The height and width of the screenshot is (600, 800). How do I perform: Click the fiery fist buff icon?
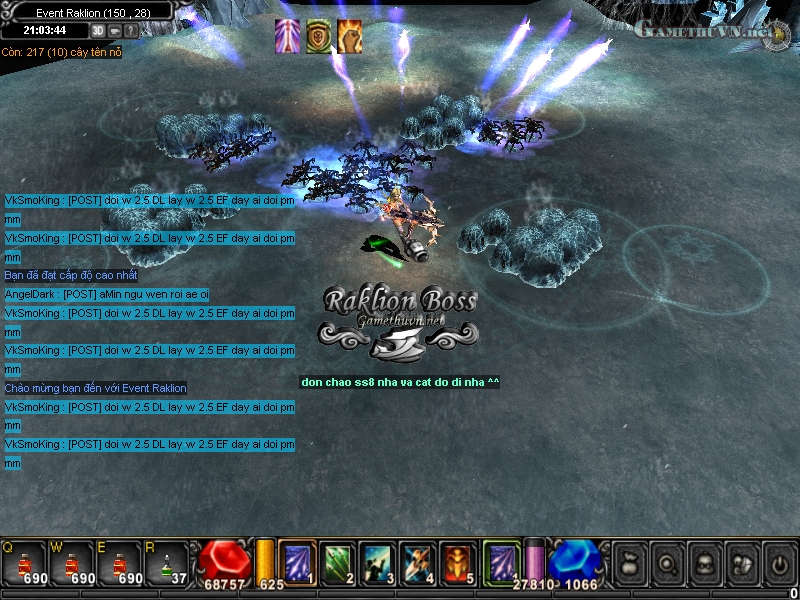tap(350, 36)
